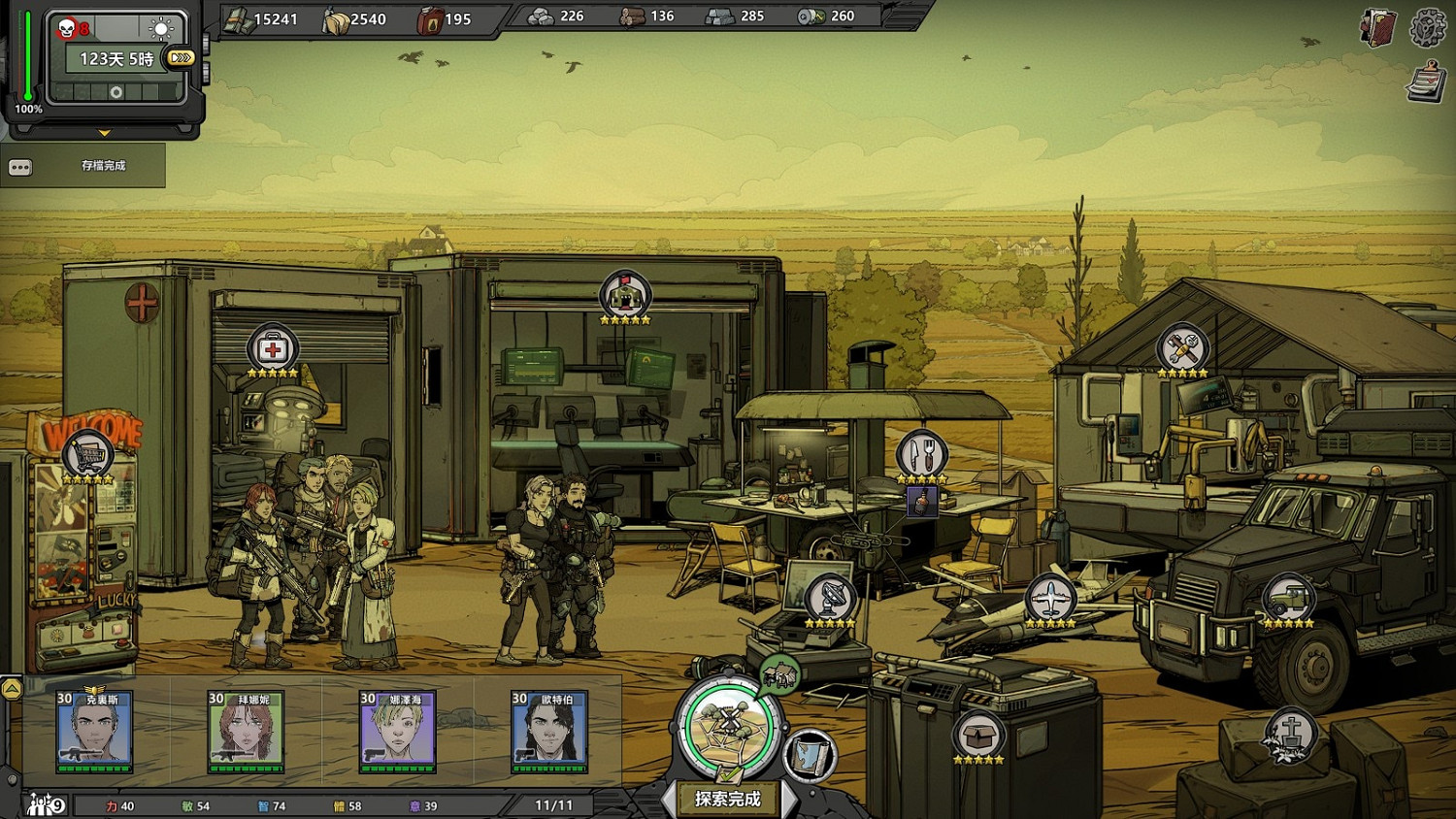The image size is (1456, 819).
Task: Click the 探索完成 exploration button
Action: pos(728,799)
